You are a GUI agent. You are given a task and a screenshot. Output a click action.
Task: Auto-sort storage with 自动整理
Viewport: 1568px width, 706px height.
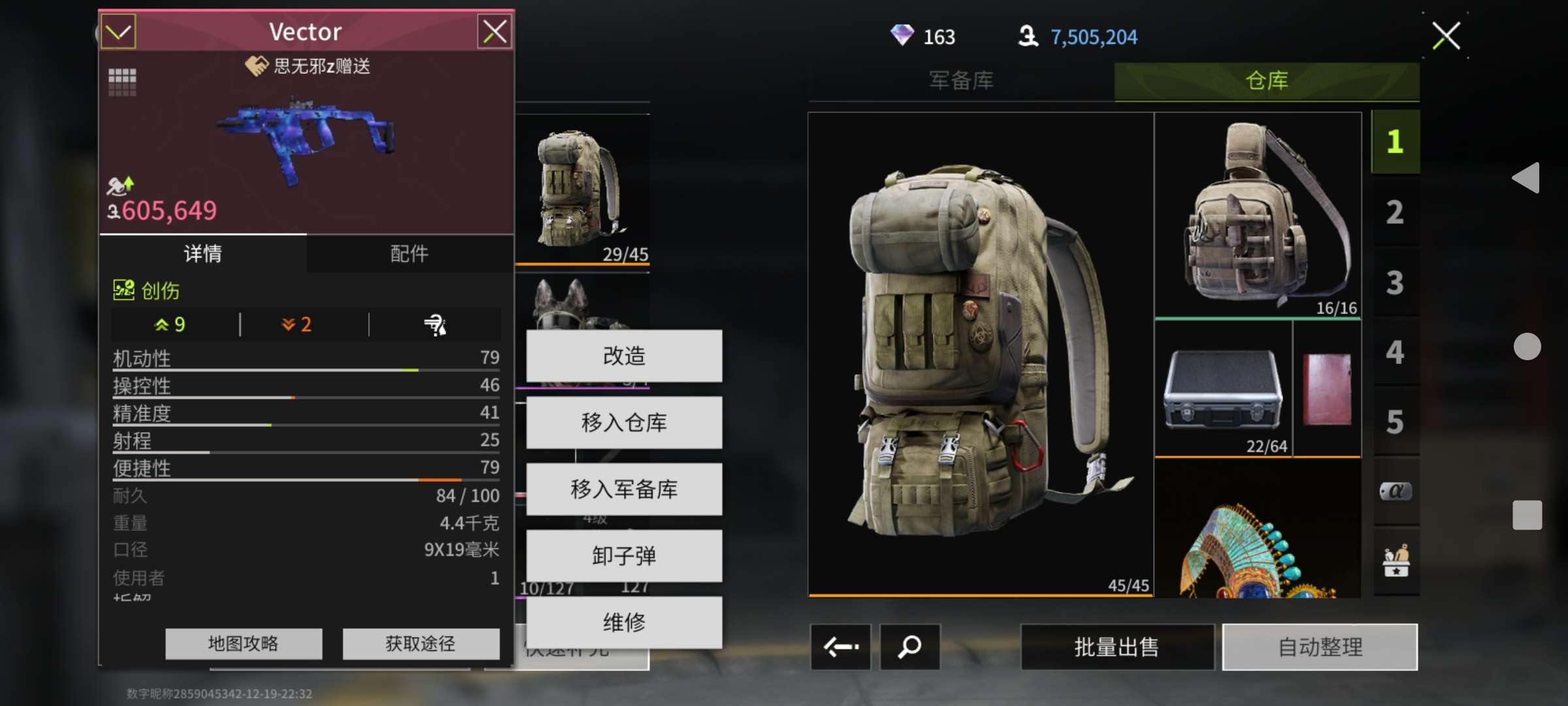pos(1320,647)
